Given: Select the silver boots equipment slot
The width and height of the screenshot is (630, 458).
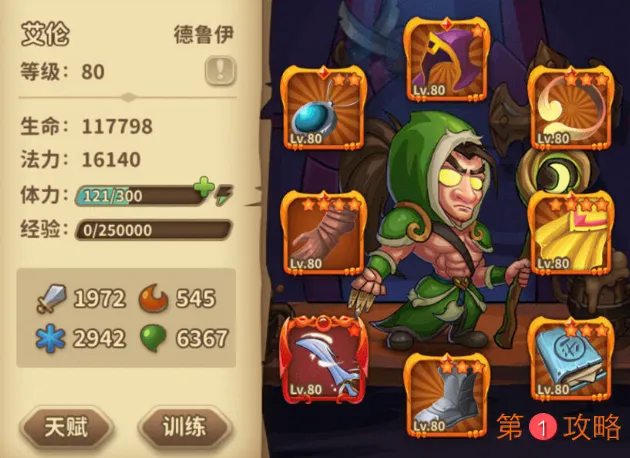Looking at the screenshot, I should pos(446,396).
